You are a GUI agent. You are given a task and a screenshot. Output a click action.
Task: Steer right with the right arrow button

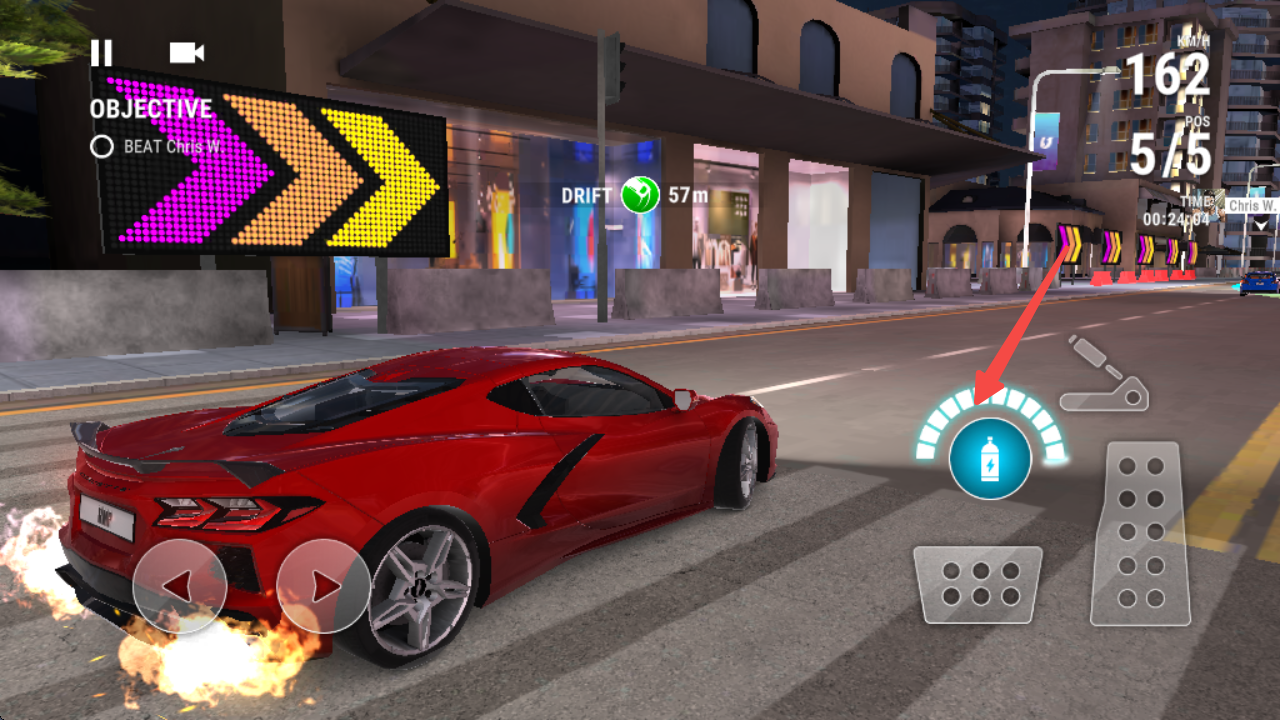coord(323,586)
